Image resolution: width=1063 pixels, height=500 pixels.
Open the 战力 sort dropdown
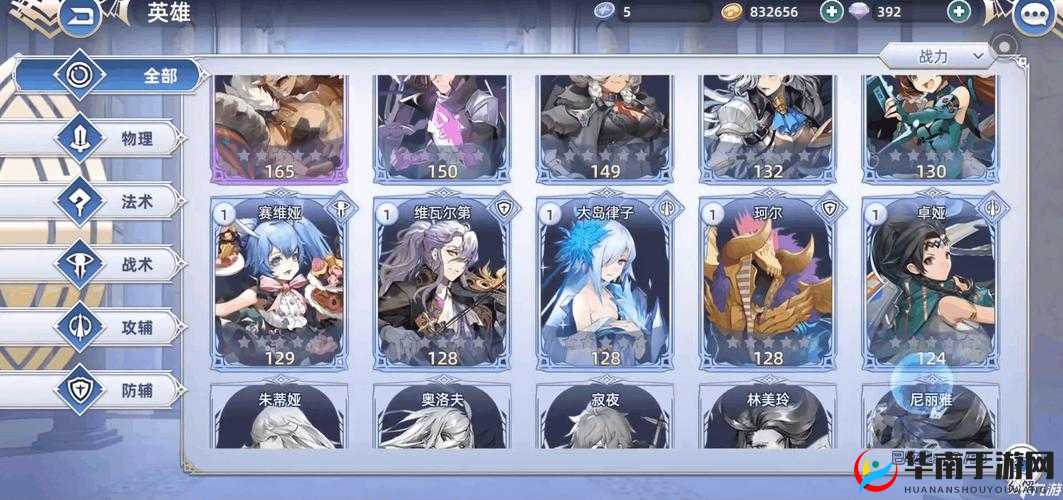coord(939,57)
